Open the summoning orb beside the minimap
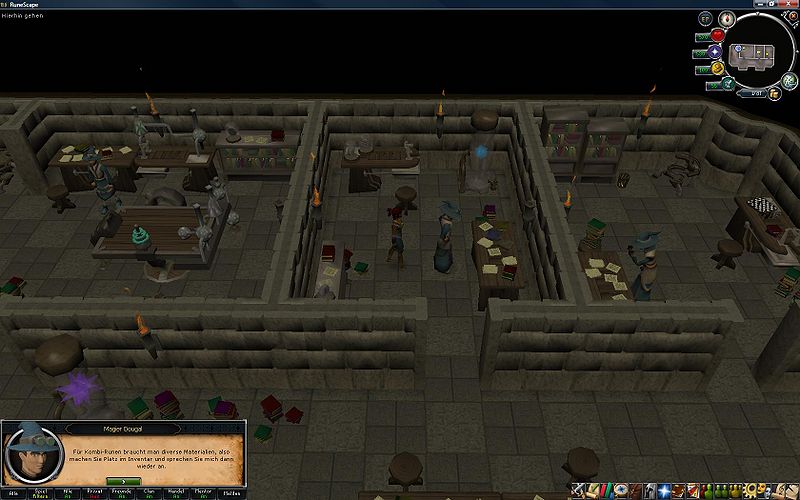 pos(728,83)
